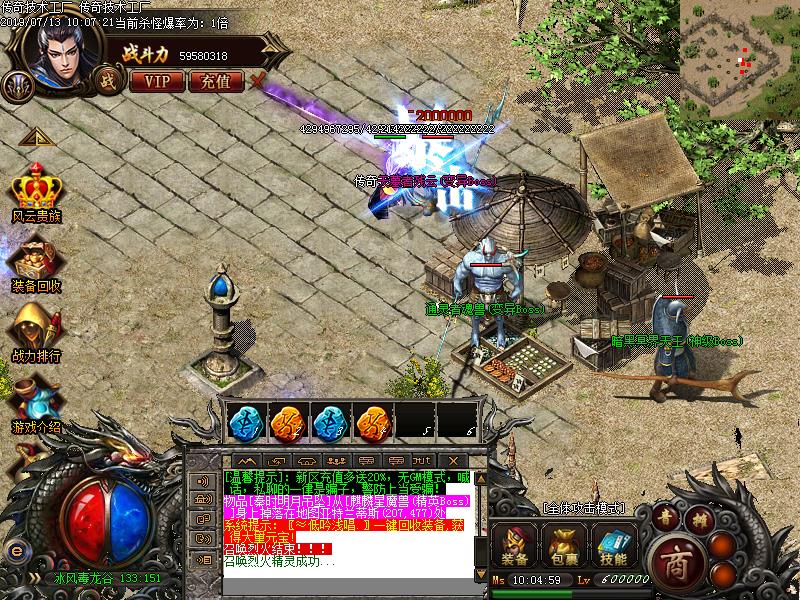Click the 全体攻击模式 attack mode label

coord(583,509)
